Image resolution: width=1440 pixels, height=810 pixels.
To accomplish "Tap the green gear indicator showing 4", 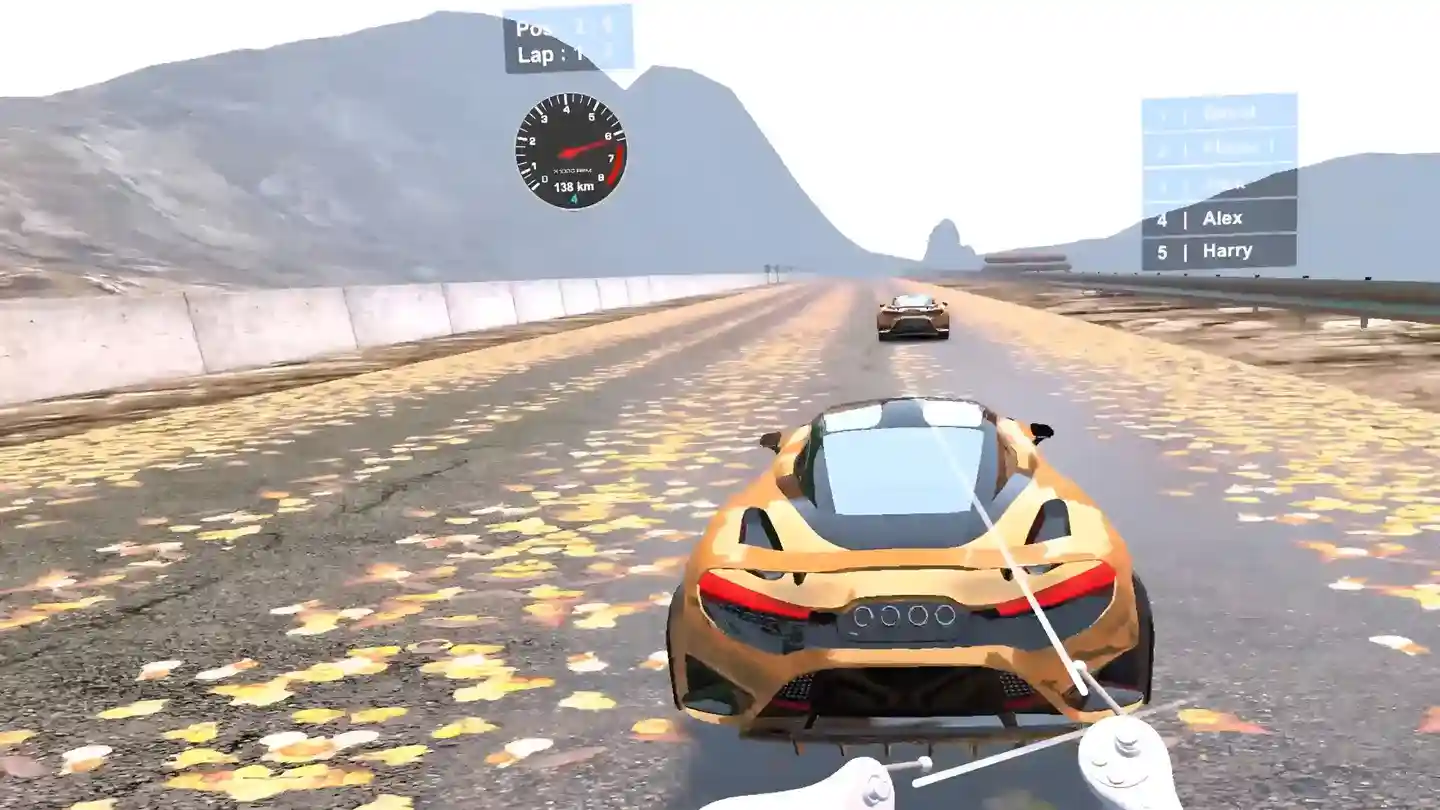I will coord(574,198).
